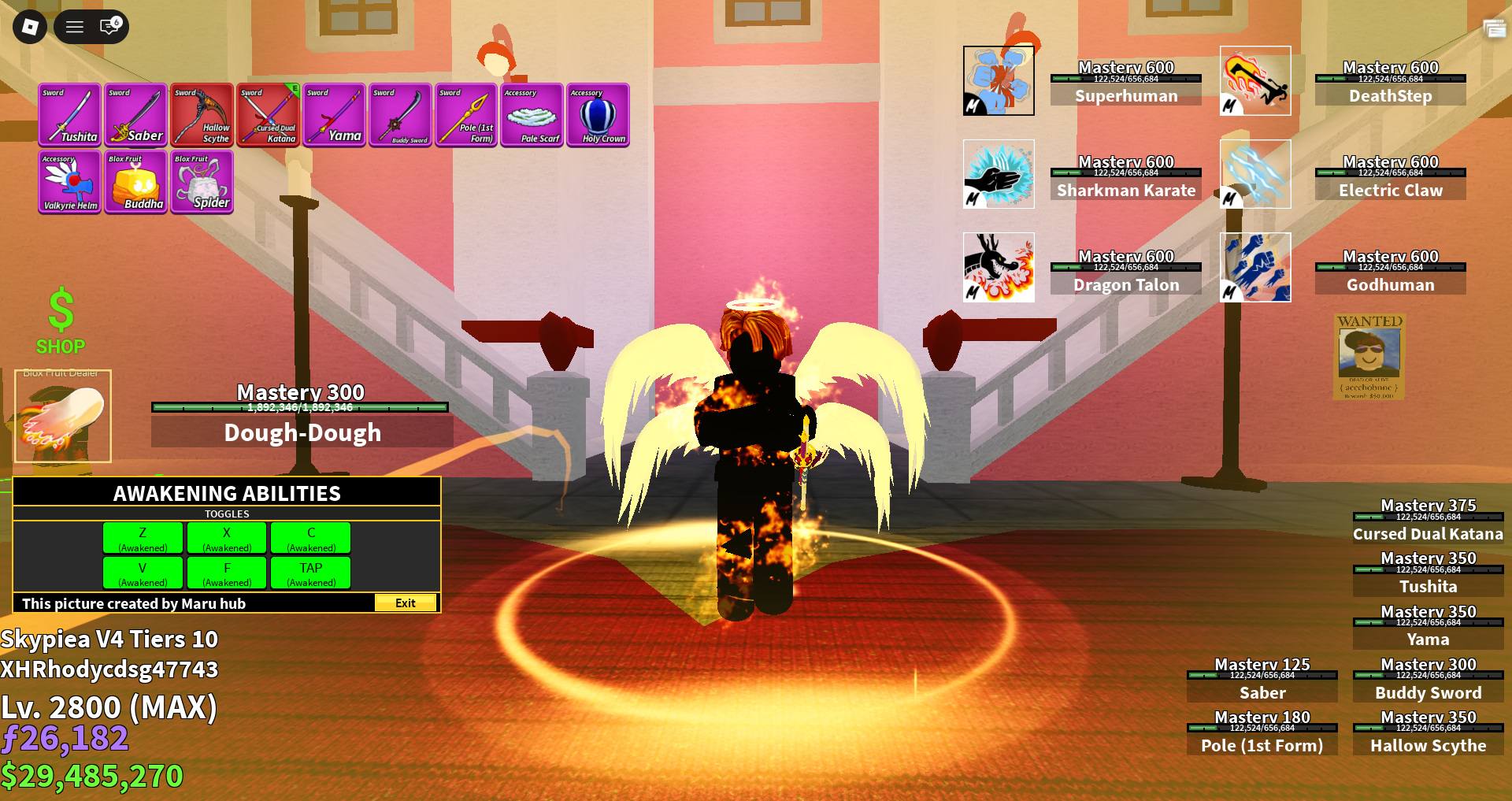1512x801 pixels.
Task: Disable the V awakened ability
Action: coord(142,573)
